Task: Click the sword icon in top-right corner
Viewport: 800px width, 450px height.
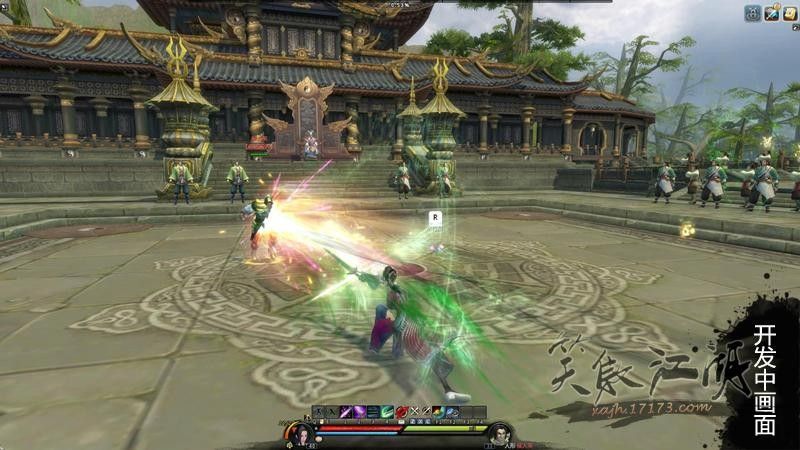Action: click(x=771, y=13)
